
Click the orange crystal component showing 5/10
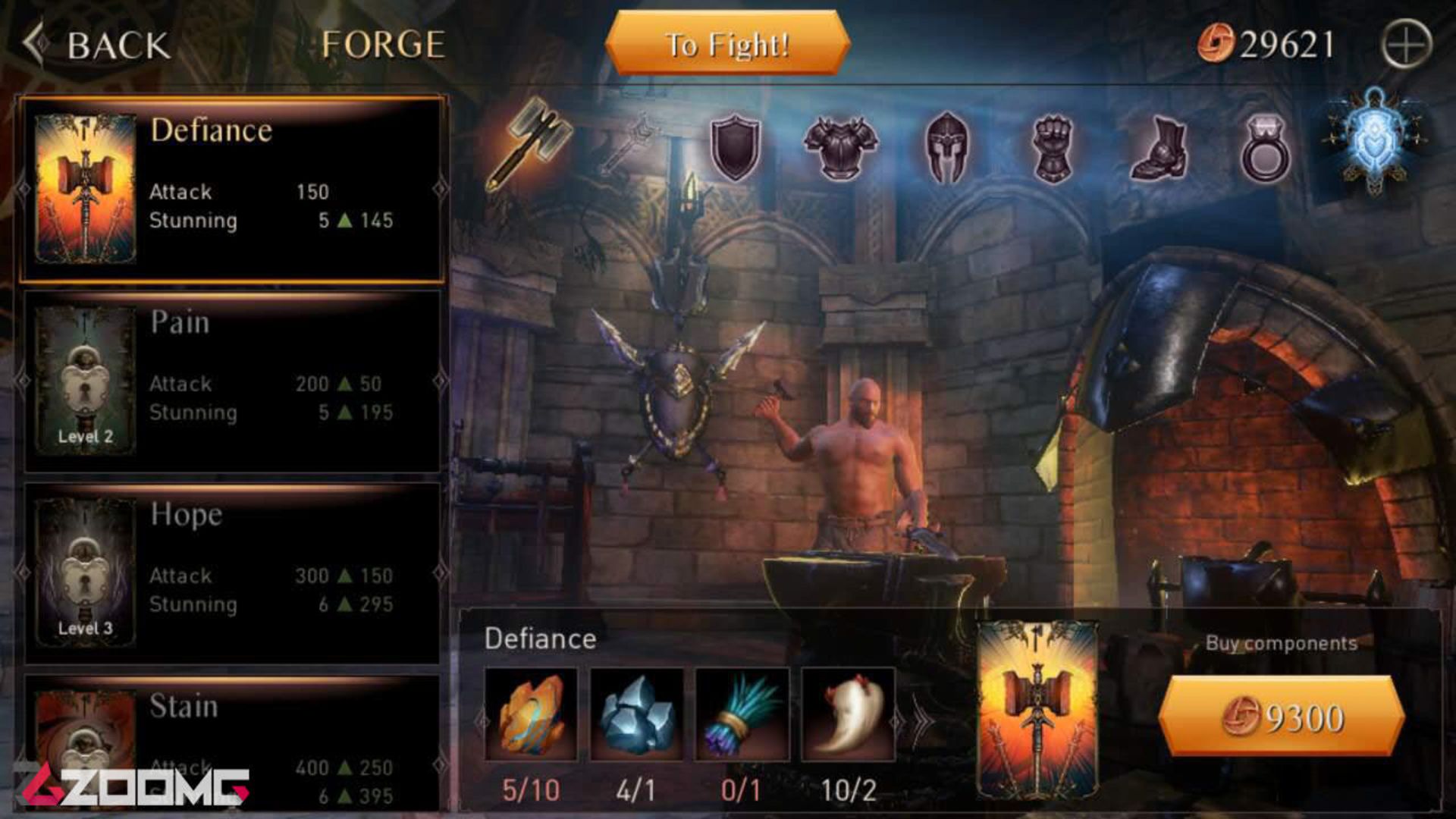(531, 713)
